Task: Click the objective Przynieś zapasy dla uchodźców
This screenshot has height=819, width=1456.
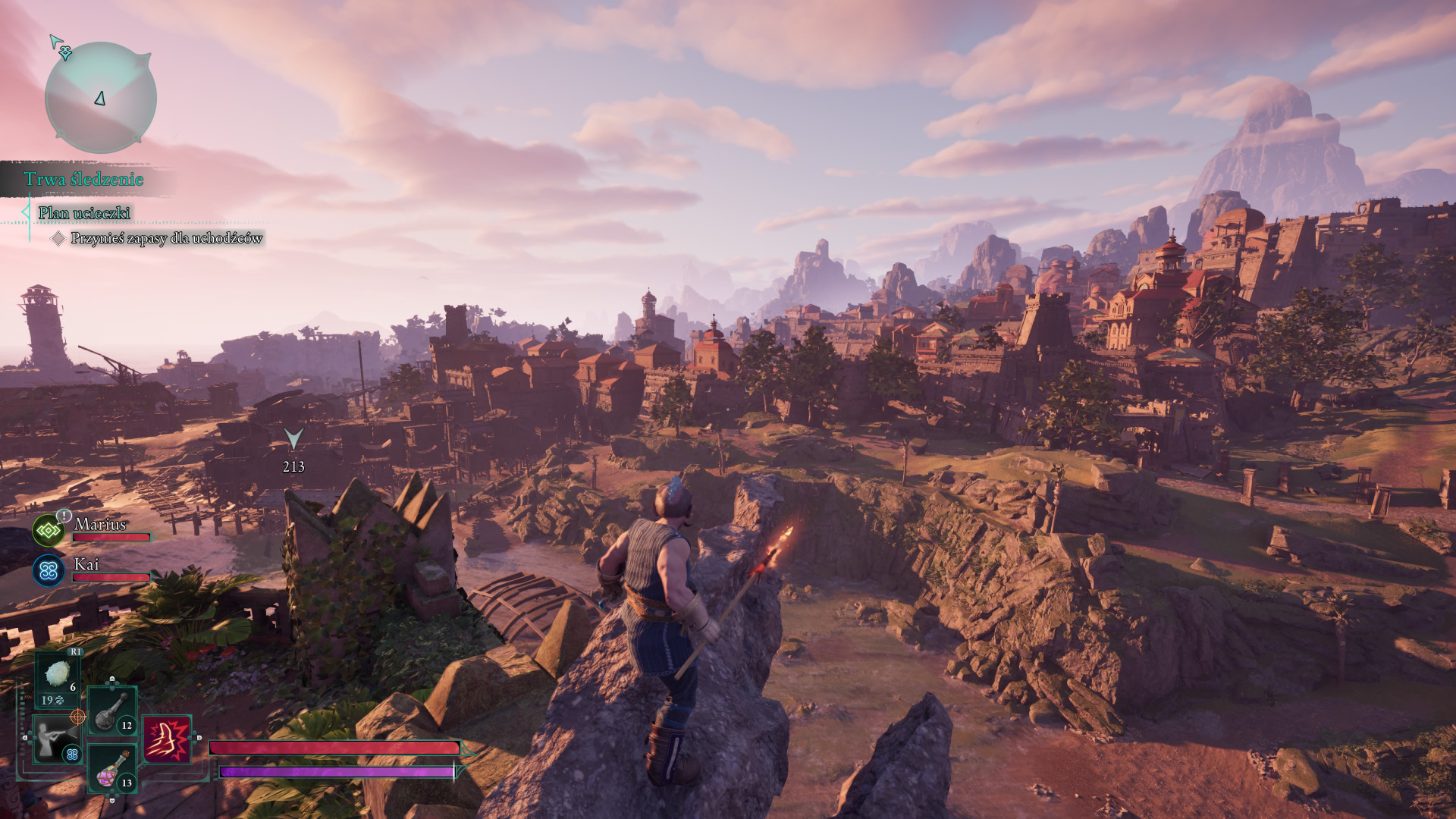Action: (x=166, y=238)
